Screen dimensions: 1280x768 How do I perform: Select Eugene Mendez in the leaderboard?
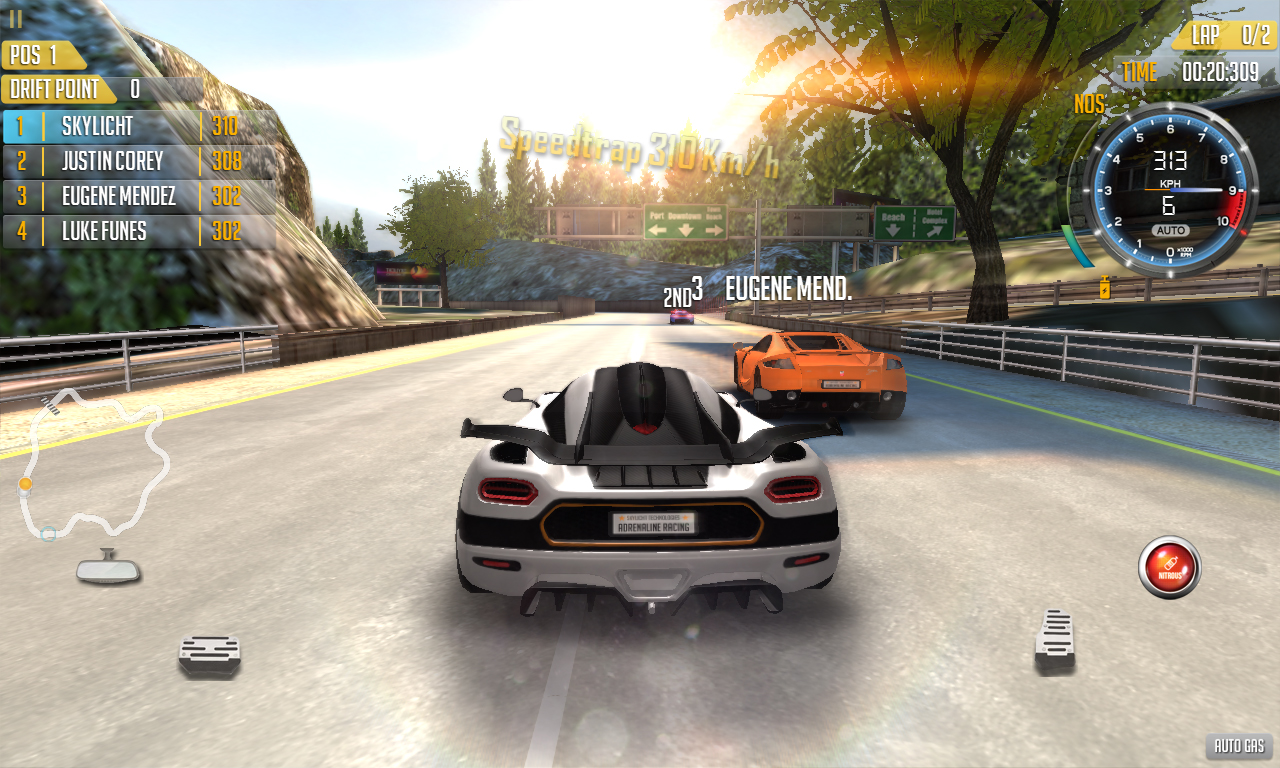click(x=138, y=196)
